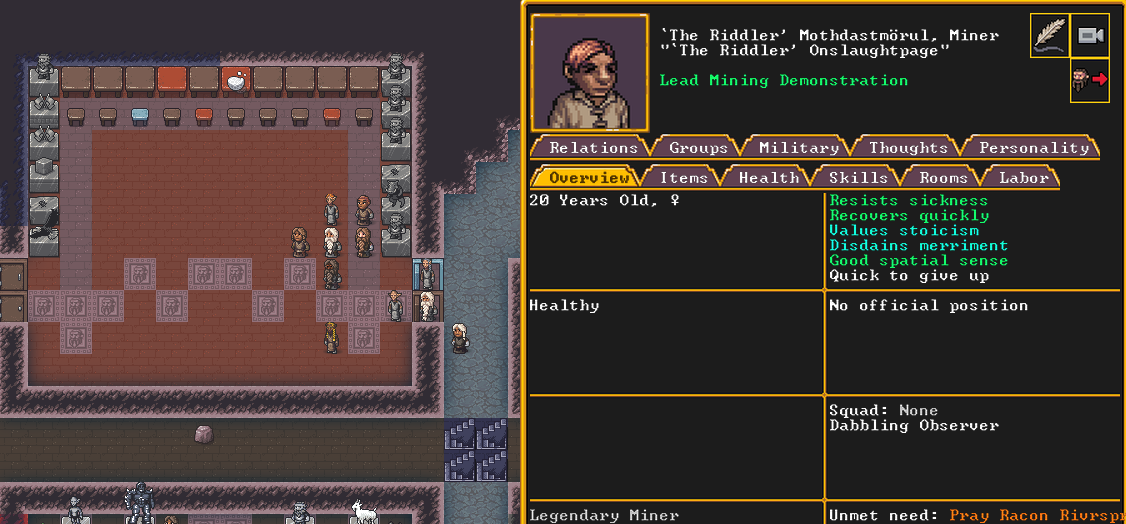Show the Military tab

[x=798, y=148]
